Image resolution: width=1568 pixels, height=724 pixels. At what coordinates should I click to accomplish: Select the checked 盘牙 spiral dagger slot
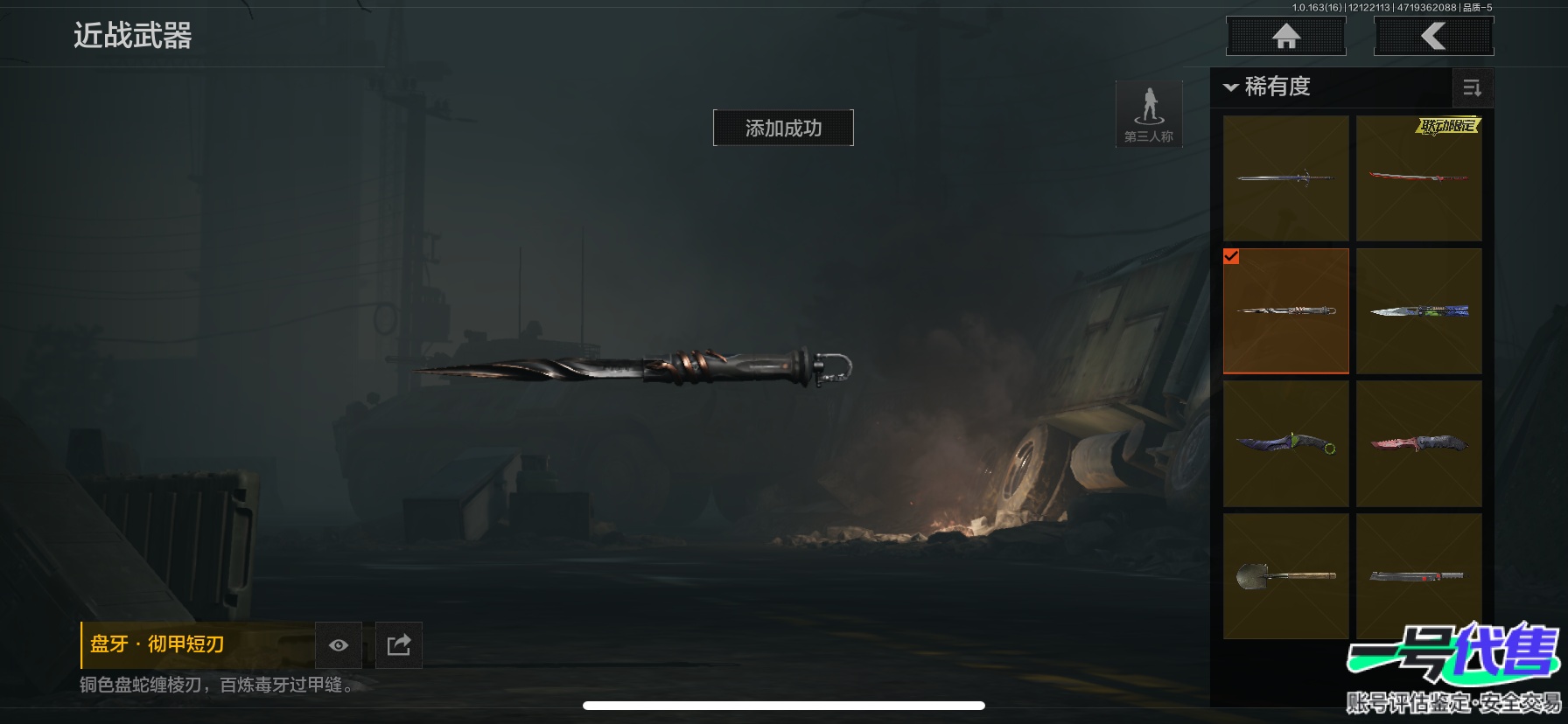tap(1285, 311)
